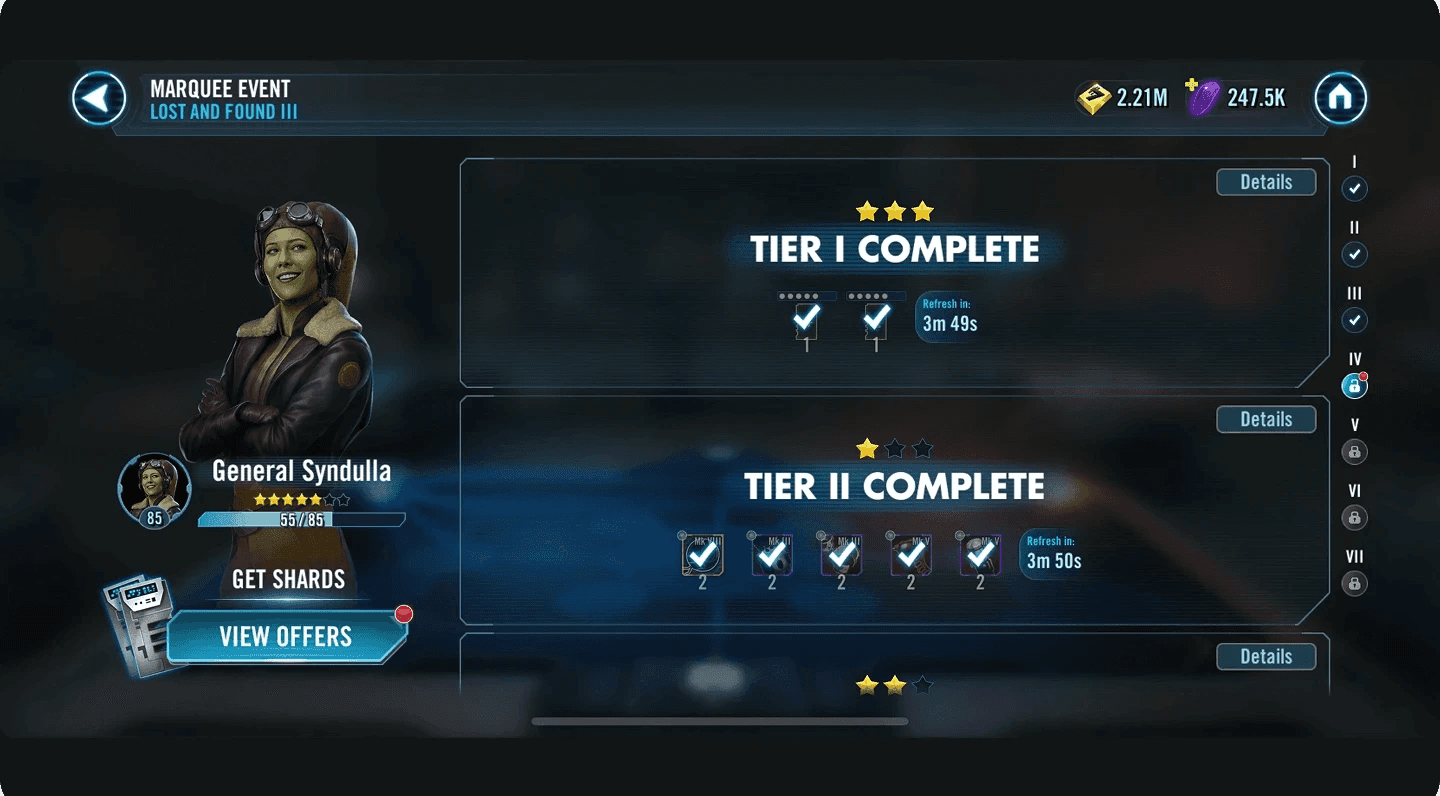1440x796 pixels.
Task: Select the tier IV marker
Action: point(1354,385)
